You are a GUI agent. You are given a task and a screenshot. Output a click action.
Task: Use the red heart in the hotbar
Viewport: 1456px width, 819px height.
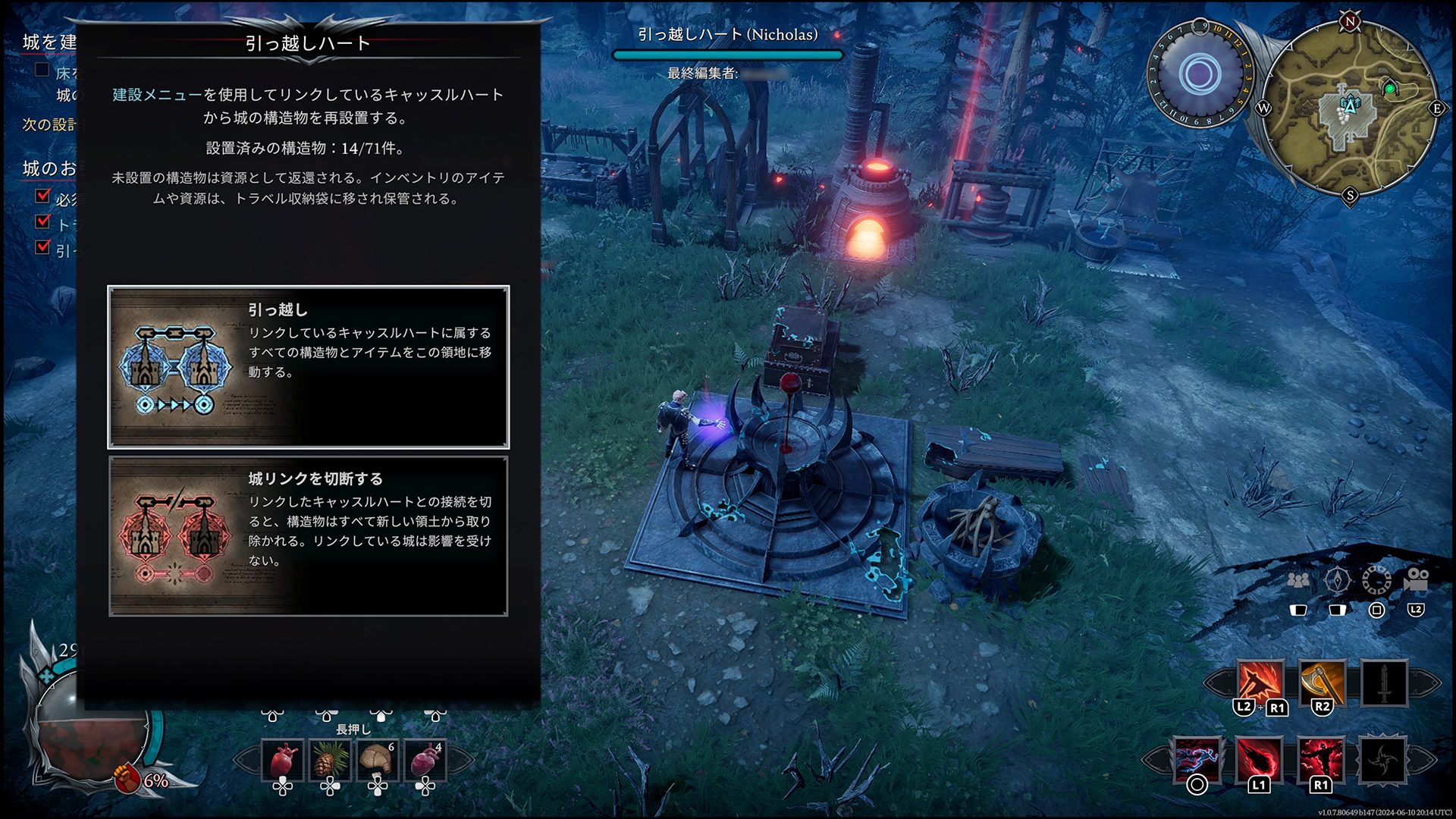tap(282, 760)
